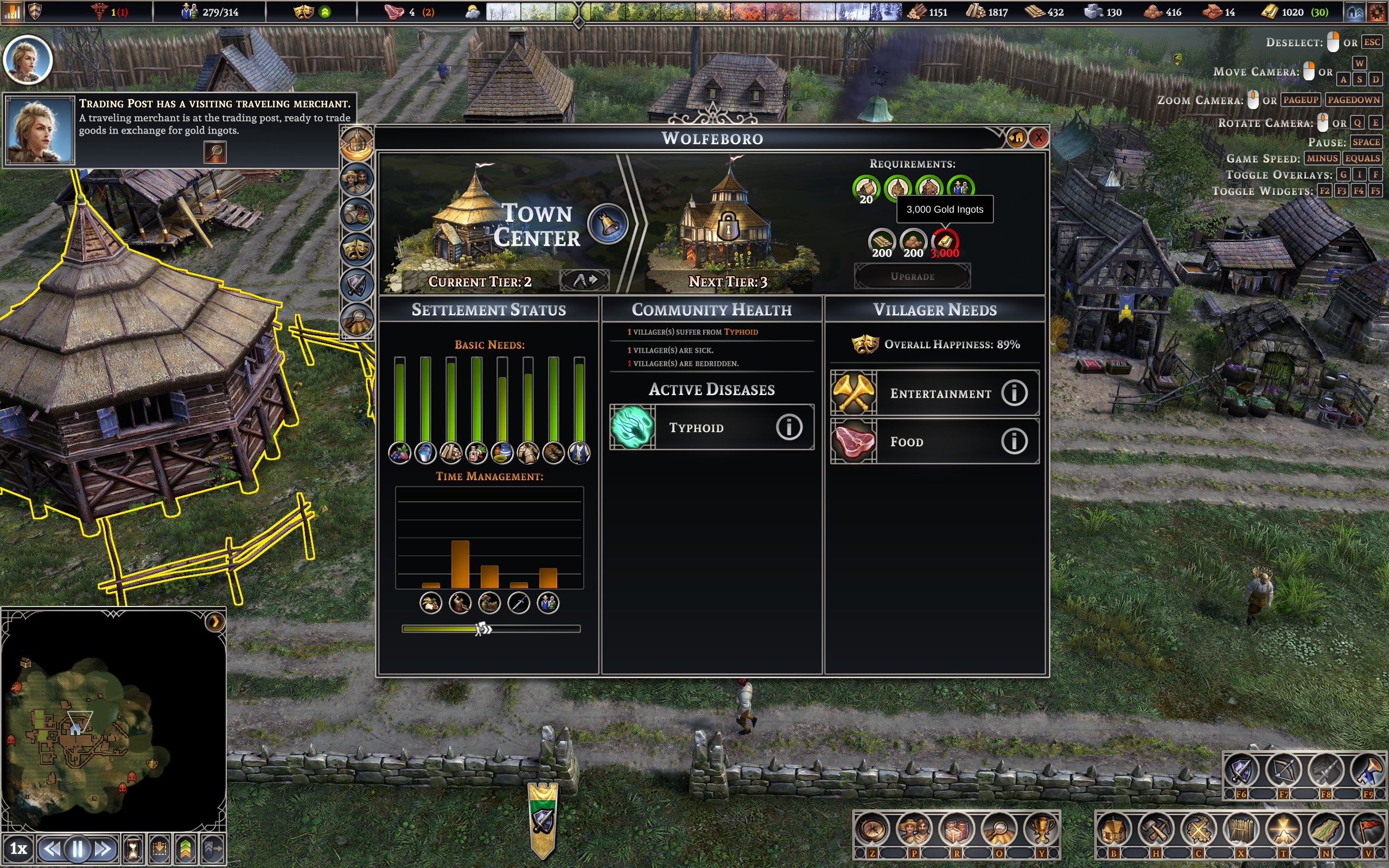The width and height of the screenshot is (1389, 868).
Task: Show Food need information
Action: (1014, 442)
